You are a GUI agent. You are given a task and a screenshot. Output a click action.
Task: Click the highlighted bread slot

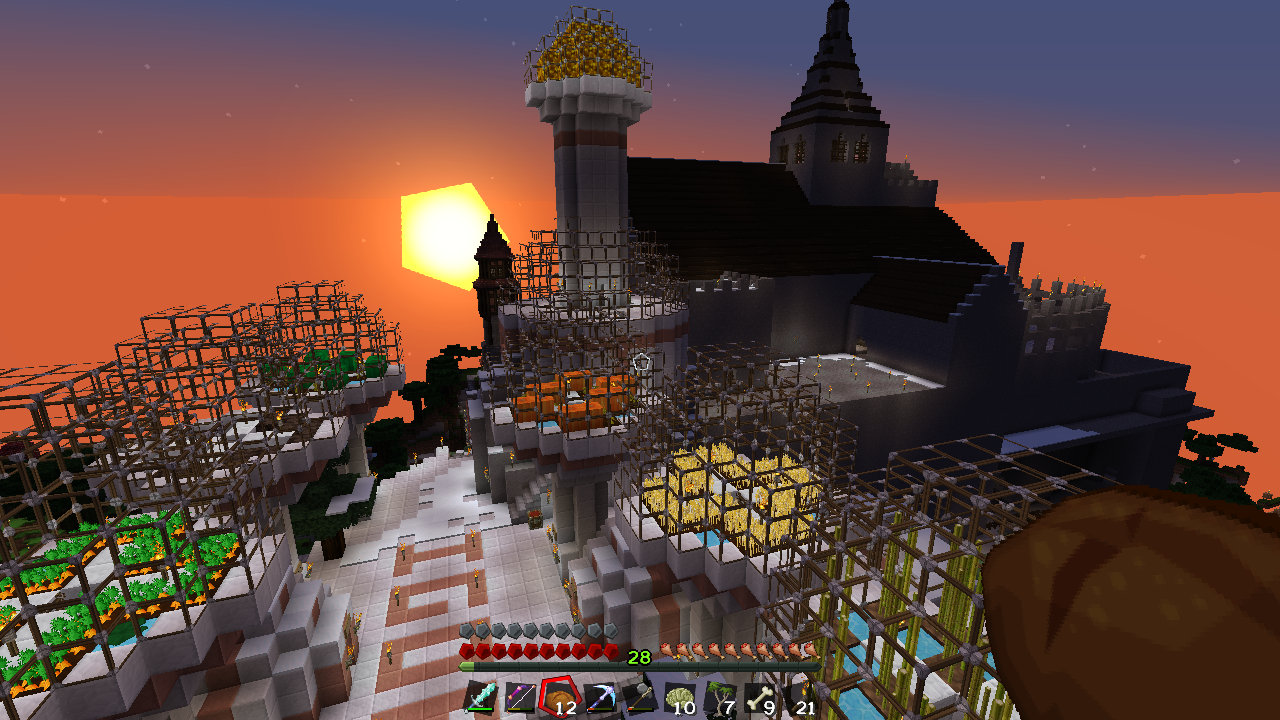click(559, 697)
